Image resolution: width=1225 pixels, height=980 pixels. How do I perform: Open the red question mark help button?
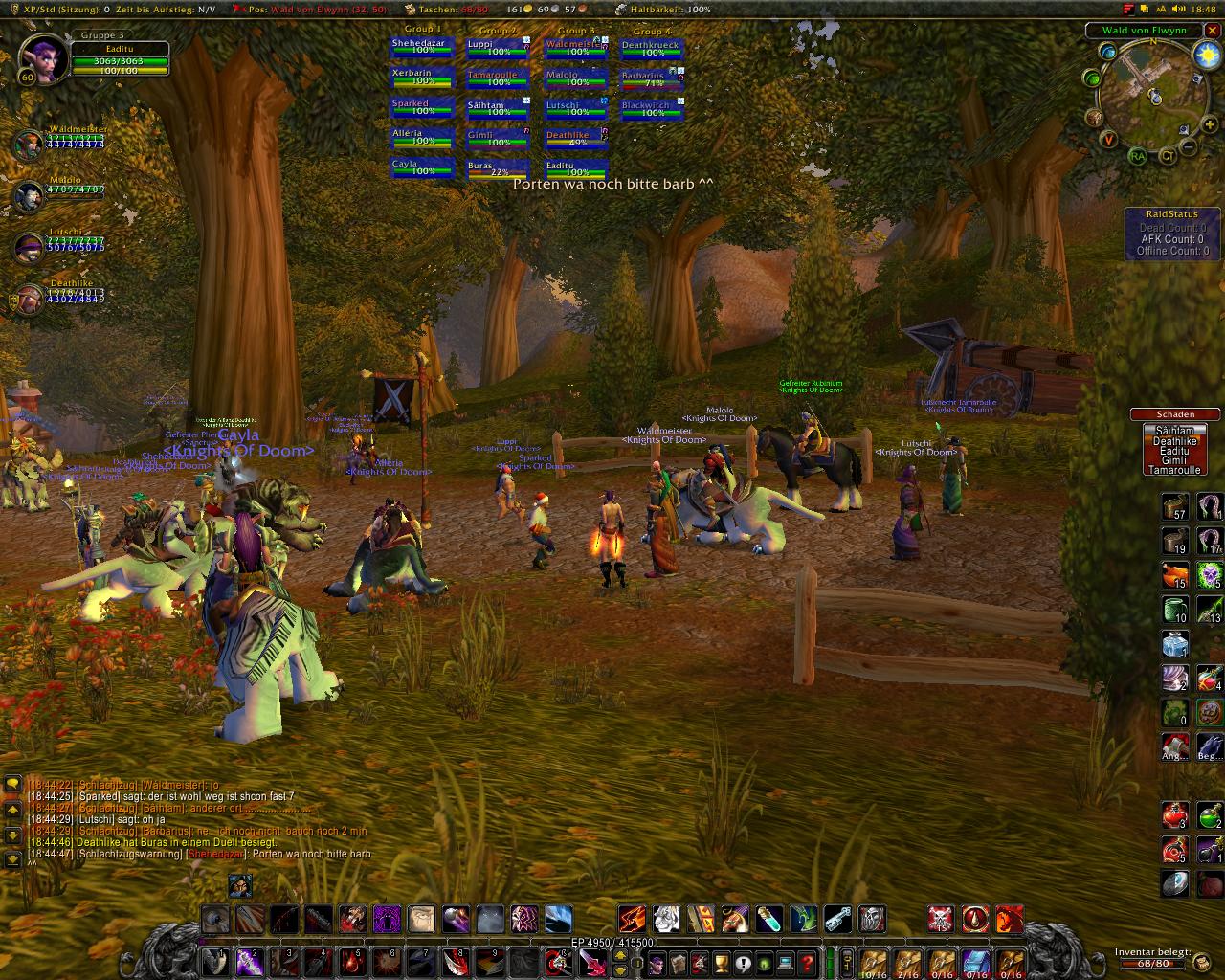coord(808,961)
